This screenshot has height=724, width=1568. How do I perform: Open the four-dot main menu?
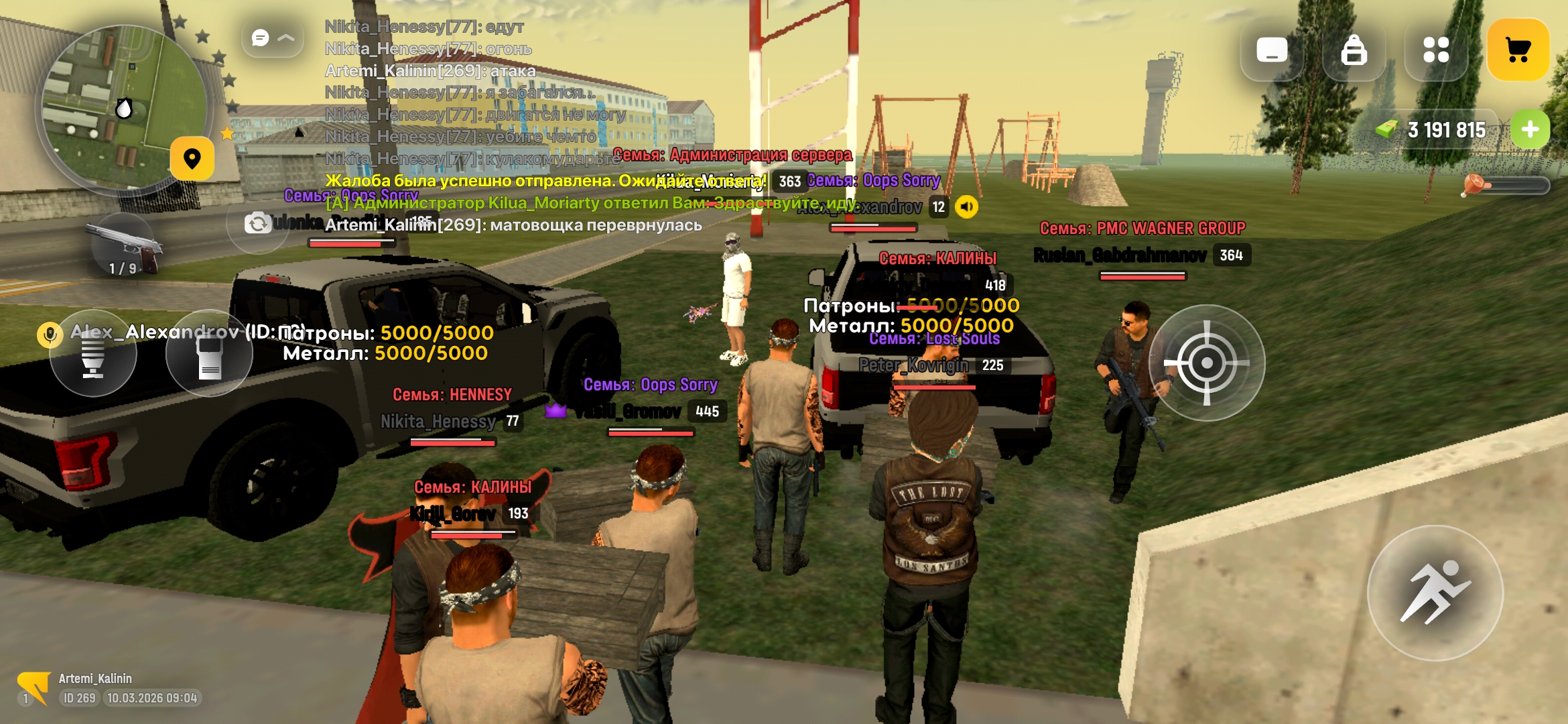(x=1436, y=50)
